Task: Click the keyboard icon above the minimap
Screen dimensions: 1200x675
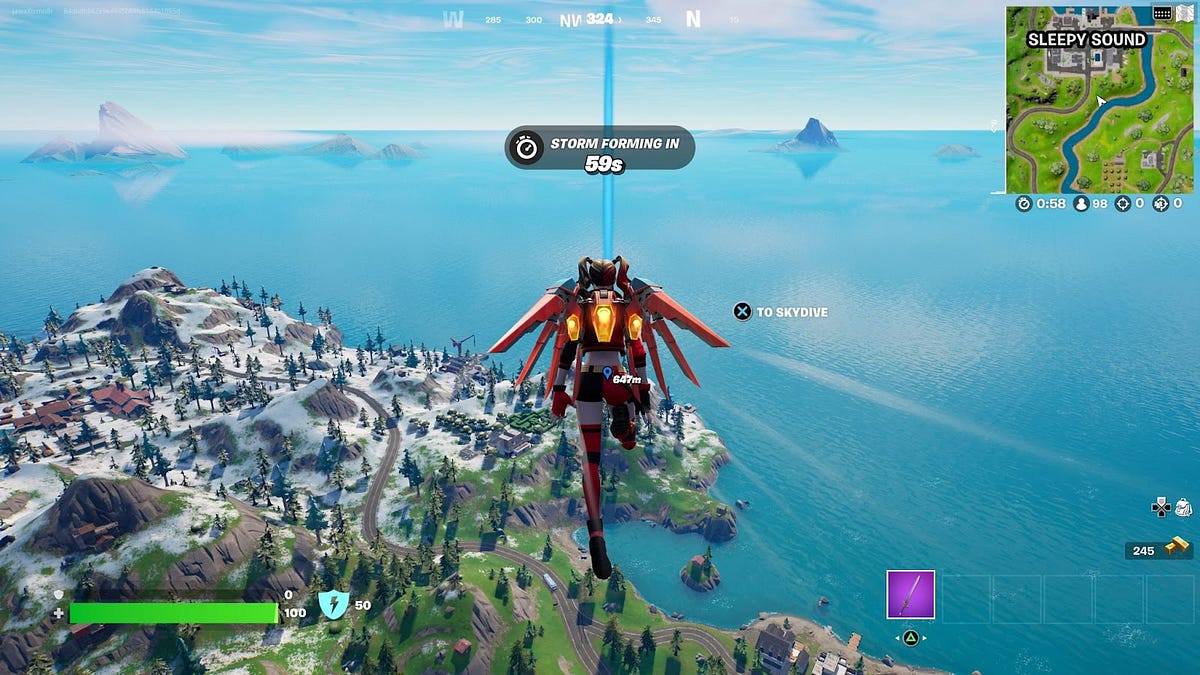Action: (1161, 13)
